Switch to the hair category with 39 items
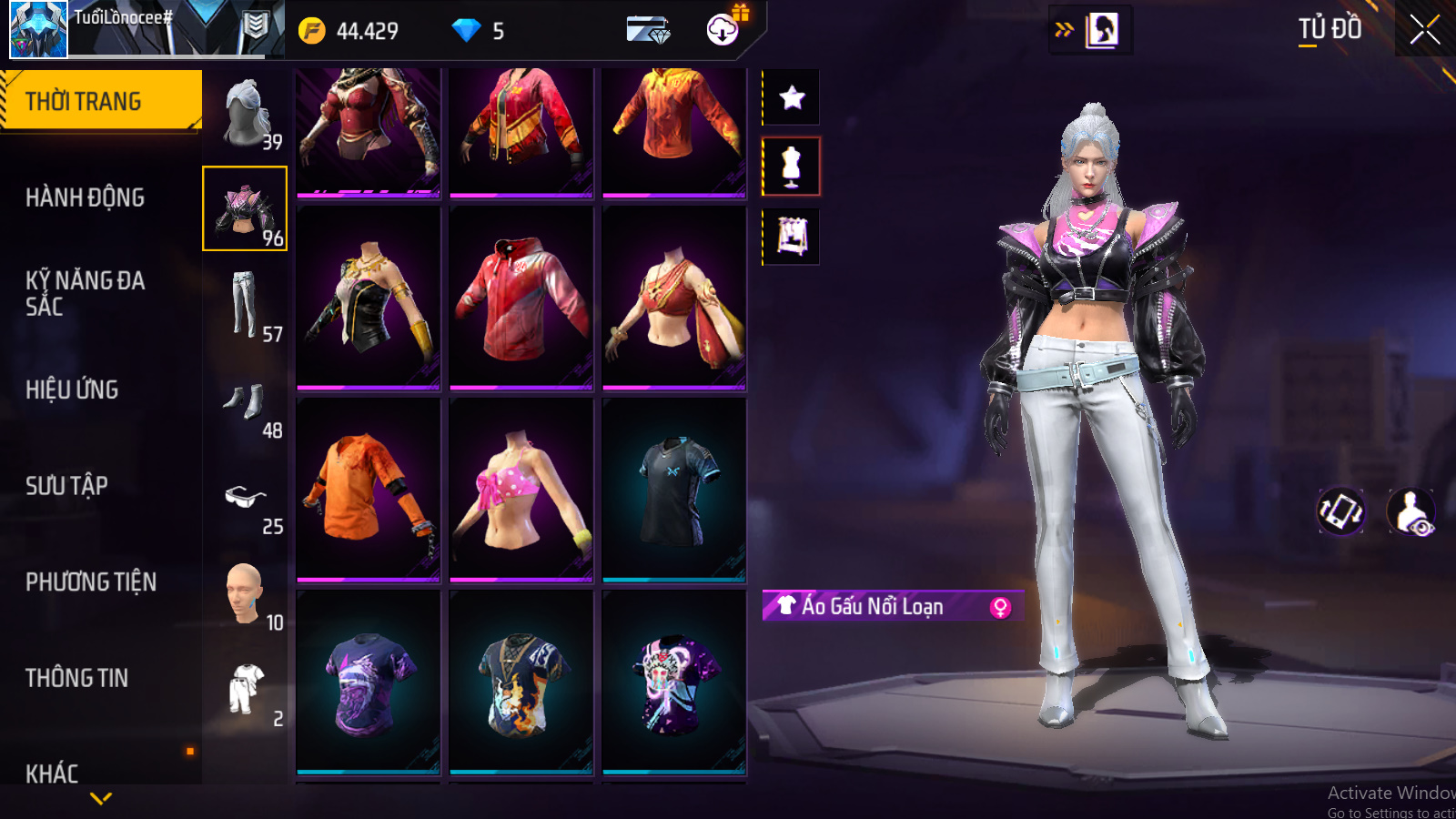The width and height of the screenshot is (1456, 819). (246, 114)
